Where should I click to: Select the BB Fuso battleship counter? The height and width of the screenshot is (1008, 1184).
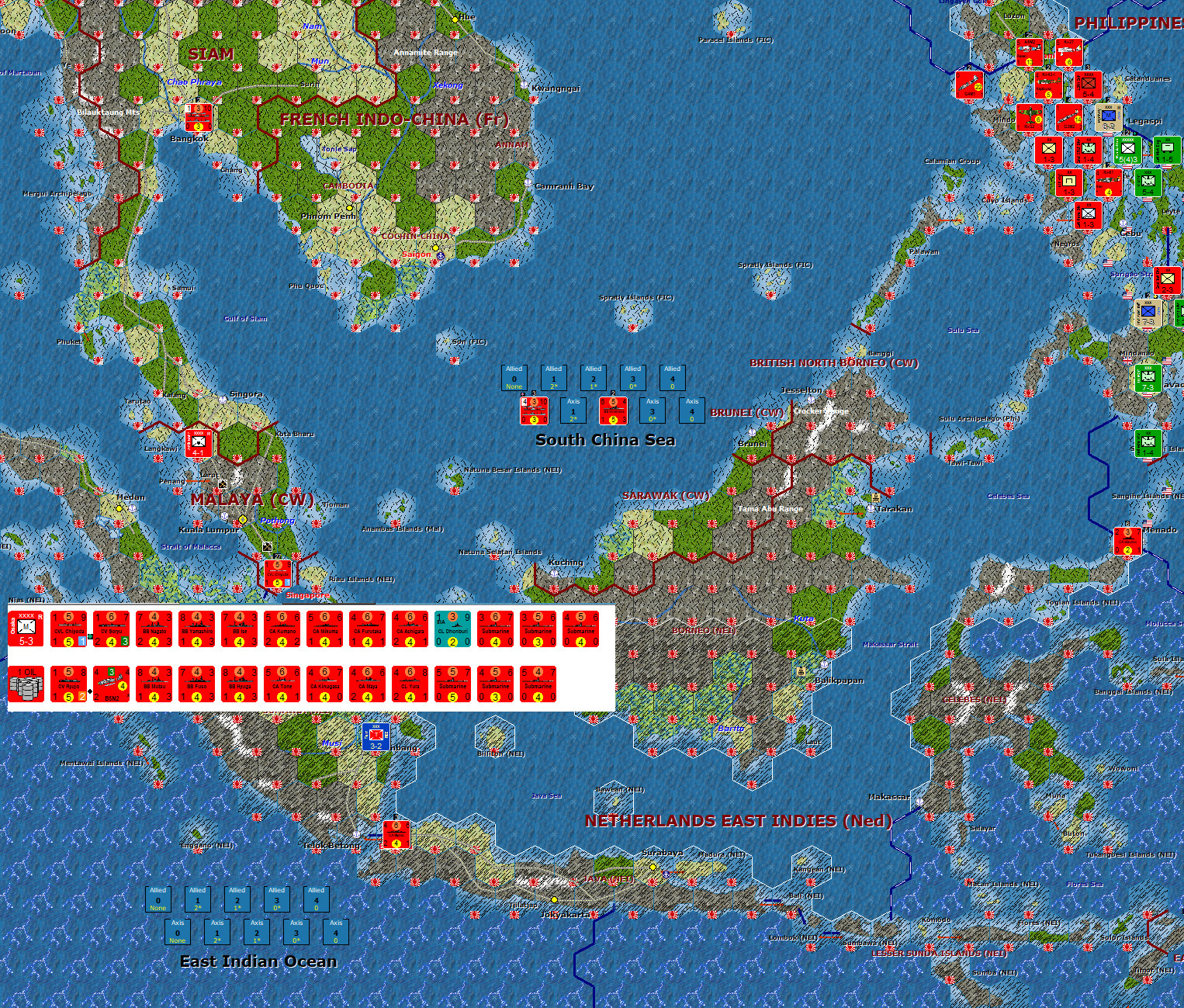(x=198, y=684)
